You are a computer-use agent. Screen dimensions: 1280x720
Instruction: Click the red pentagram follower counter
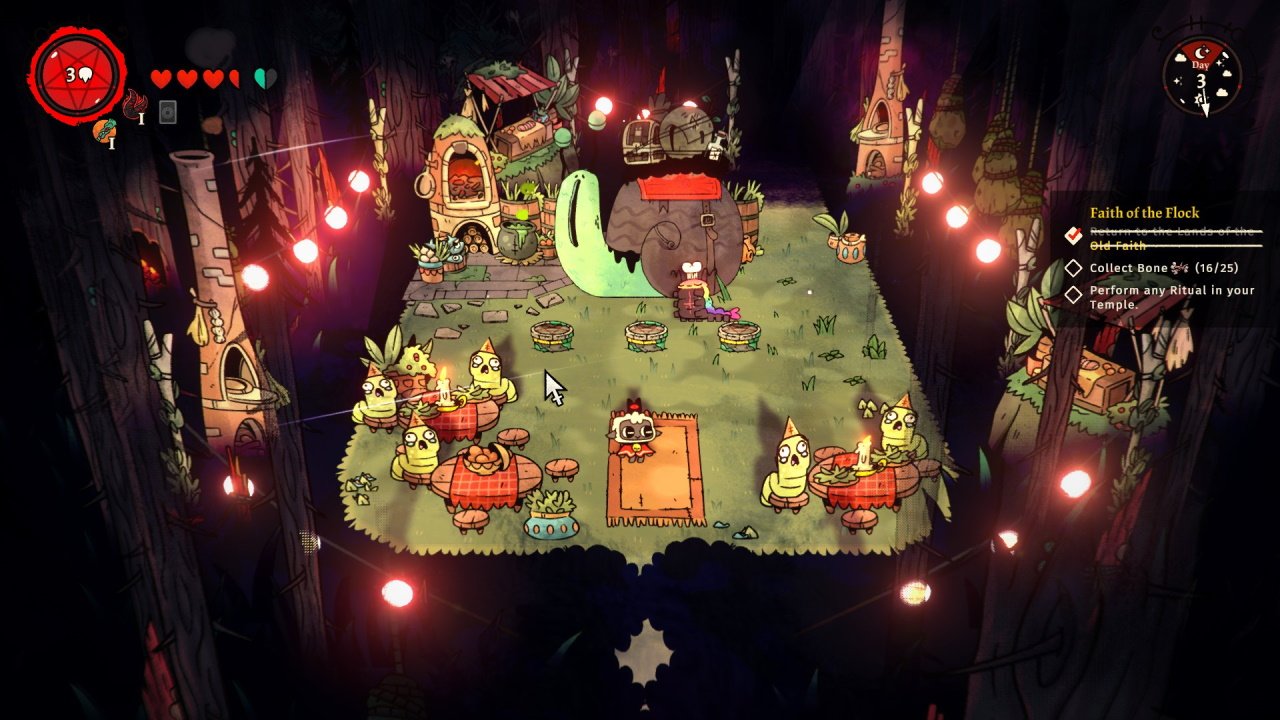(77, 75)
